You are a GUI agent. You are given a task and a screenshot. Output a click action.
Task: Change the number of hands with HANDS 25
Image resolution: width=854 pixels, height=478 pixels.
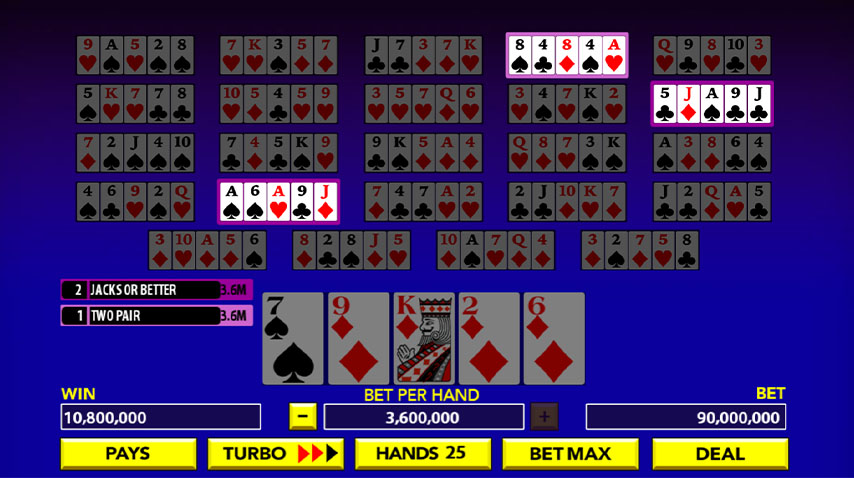tap(421, 453)
